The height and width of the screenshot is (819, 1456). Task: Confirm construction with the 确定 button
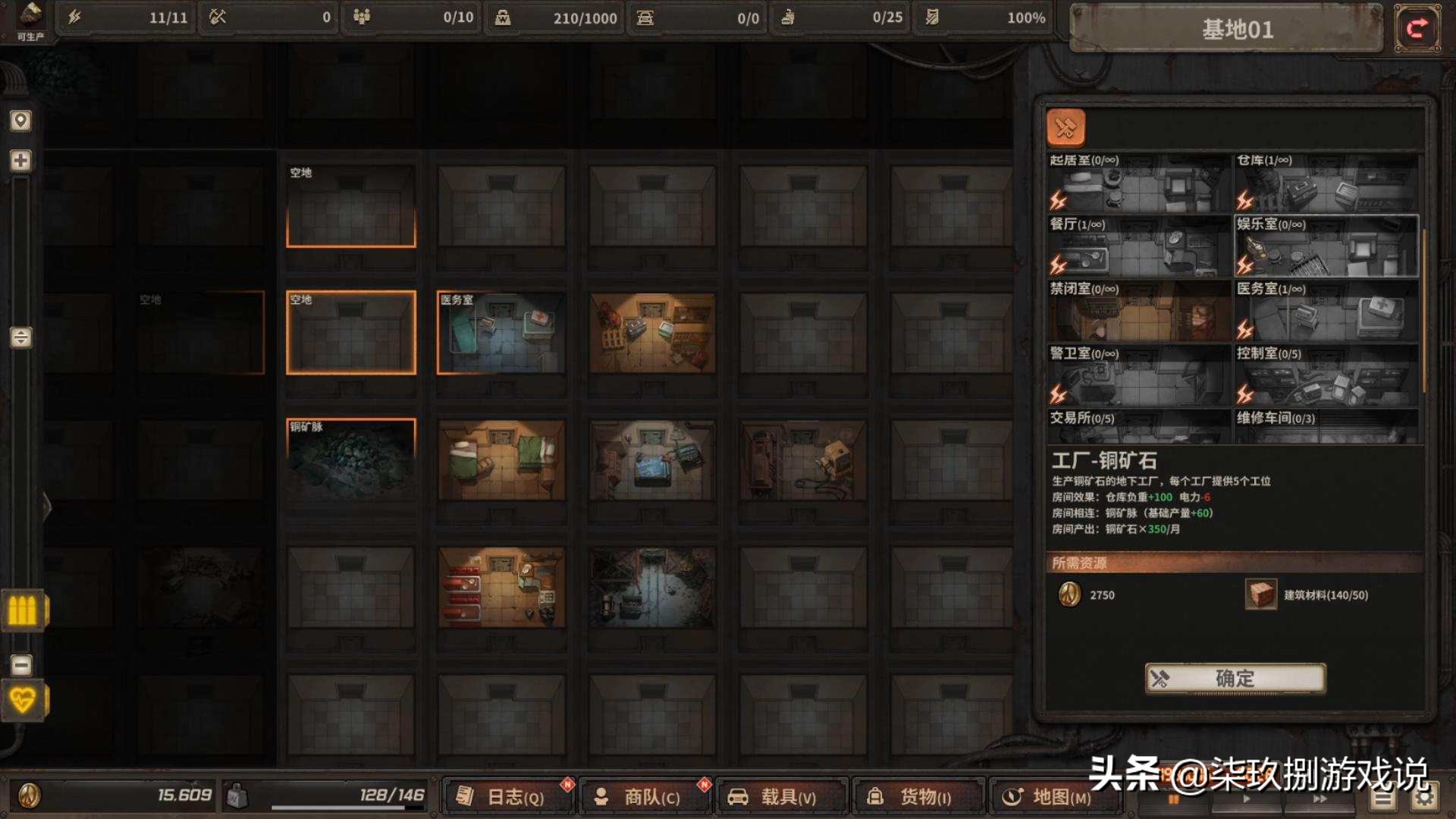(1235, 678)
